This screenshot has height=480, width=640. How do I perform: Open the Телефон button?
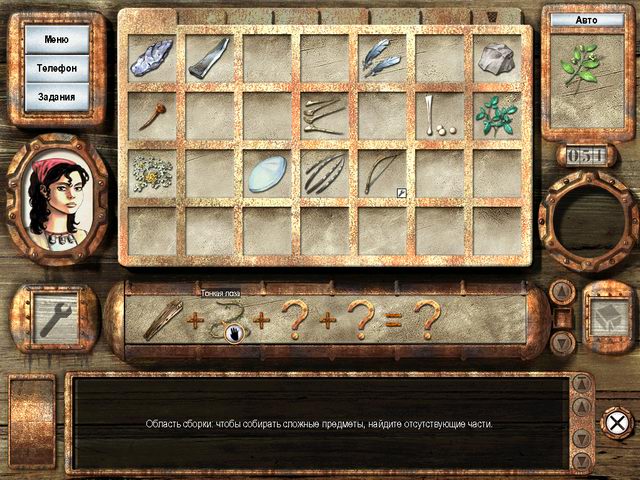coord(57,68)
